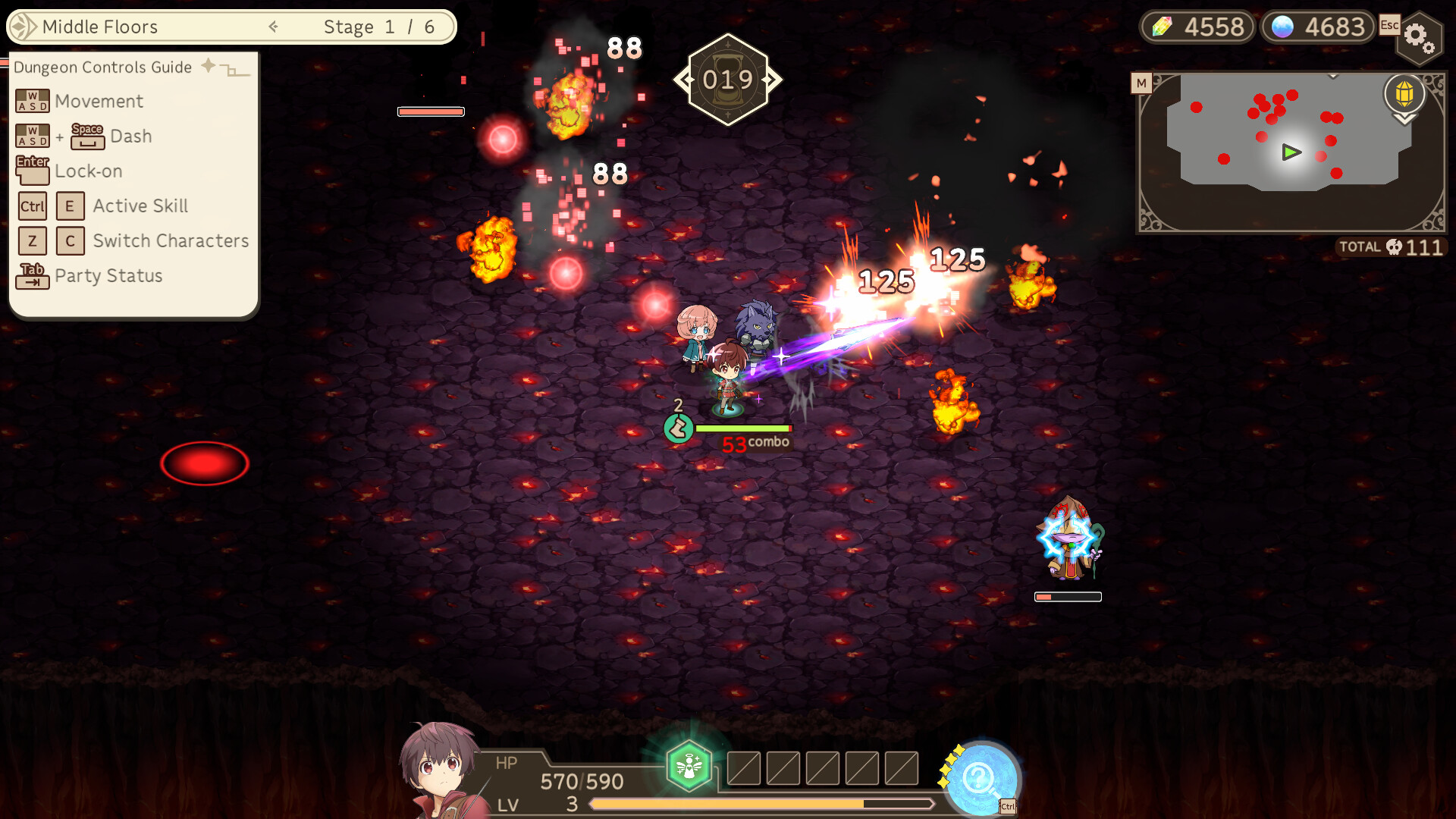Open the settings gear icon

1420,38
